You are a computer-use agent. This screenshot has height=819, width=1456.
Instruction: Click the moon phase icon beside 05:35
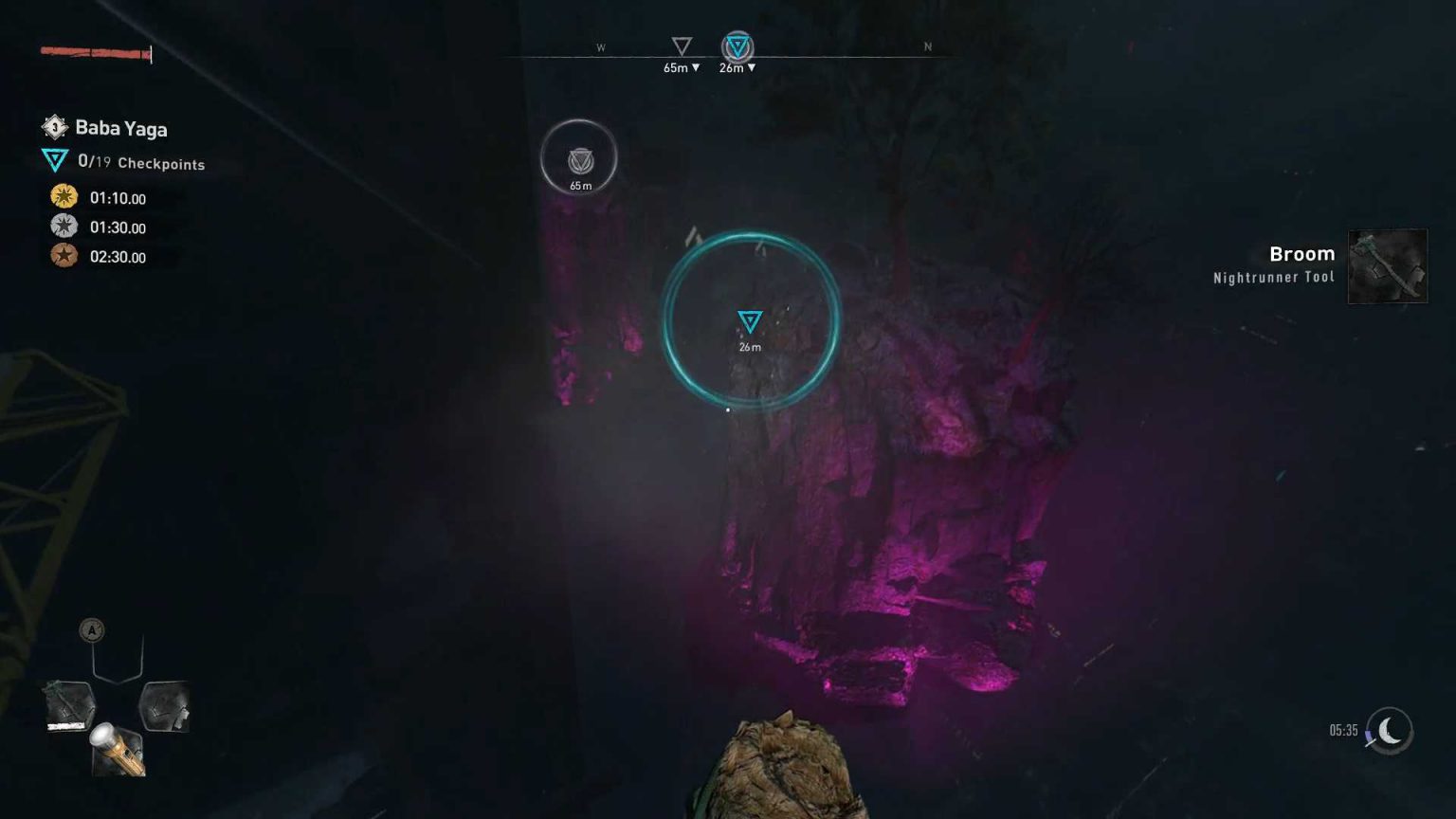click(x=1391, y=731)
